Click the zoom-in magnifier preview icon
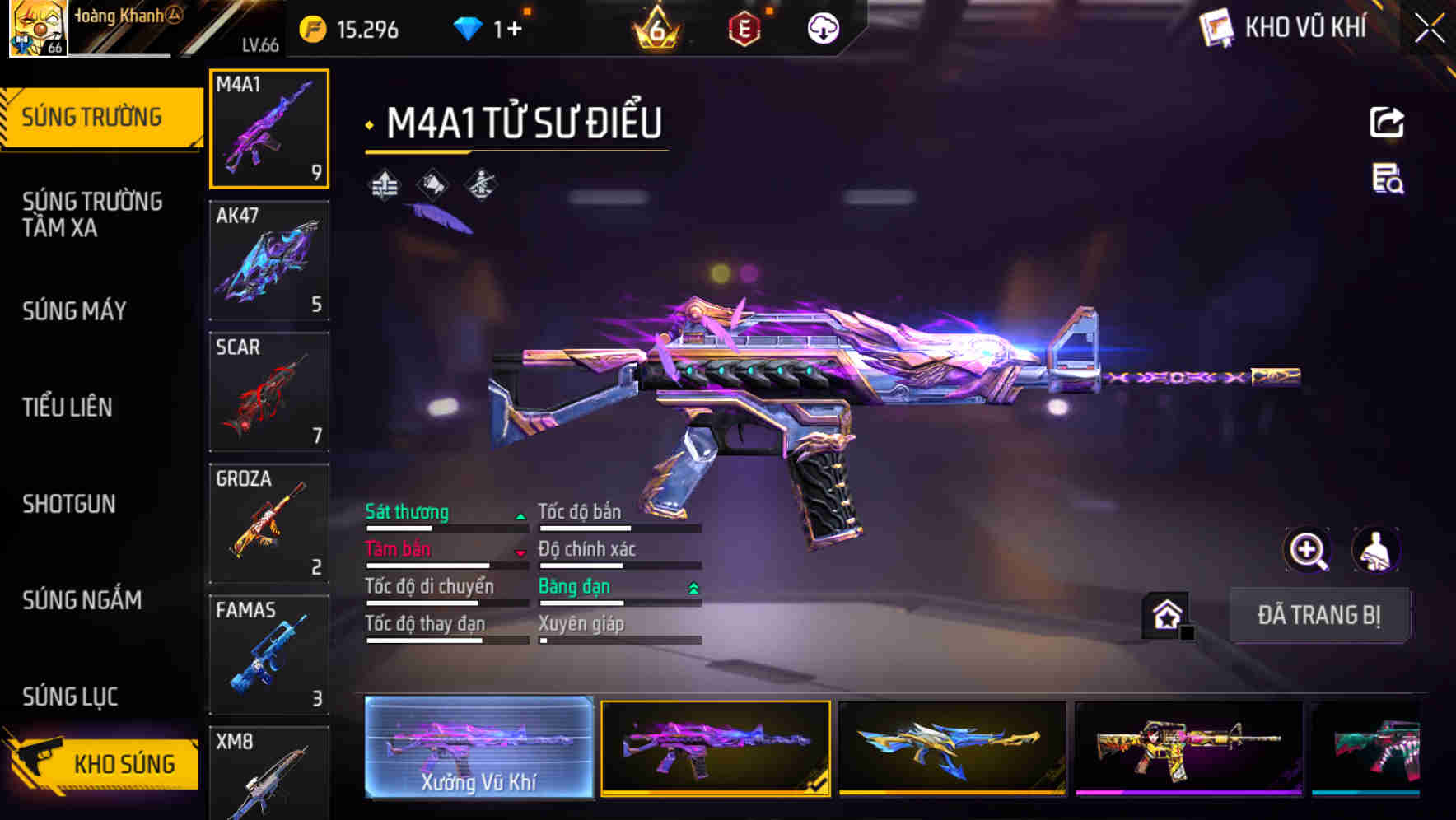The width and height of the screenshot is (1456, 820). pyautogui.click(x=1308, y=550)
